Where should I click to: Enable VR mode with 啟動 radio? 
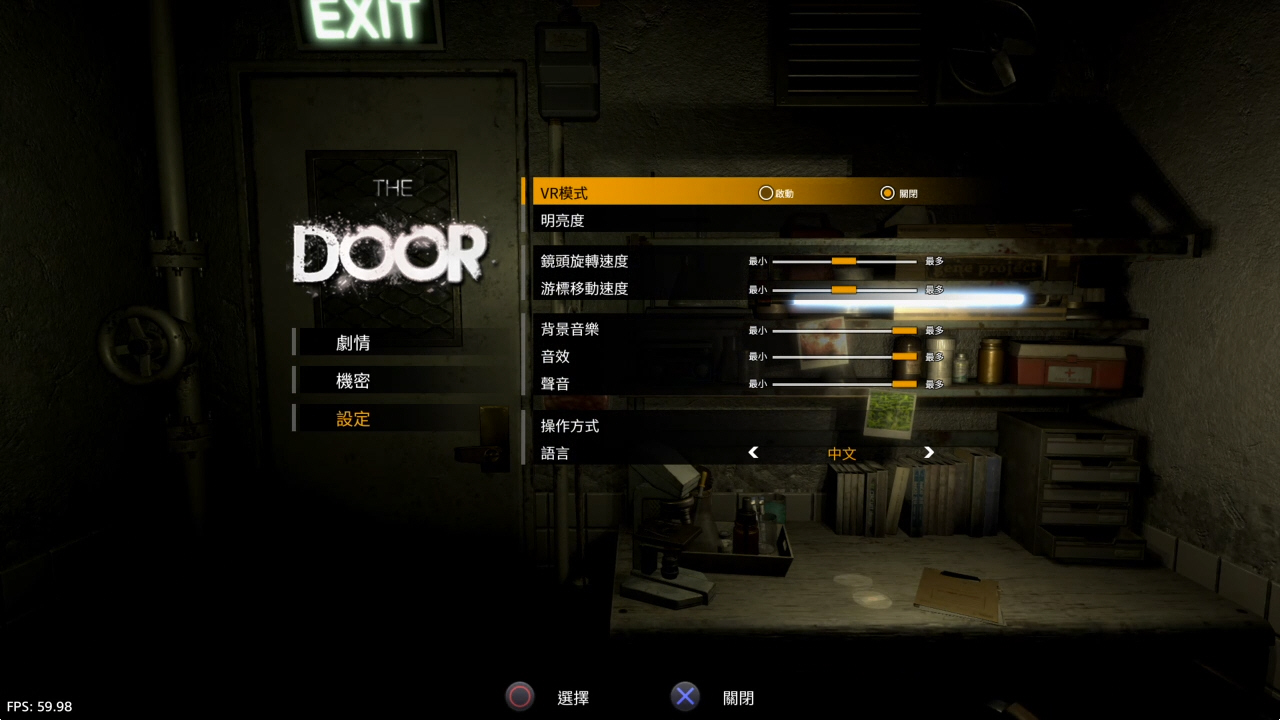(x=767, y=193)
